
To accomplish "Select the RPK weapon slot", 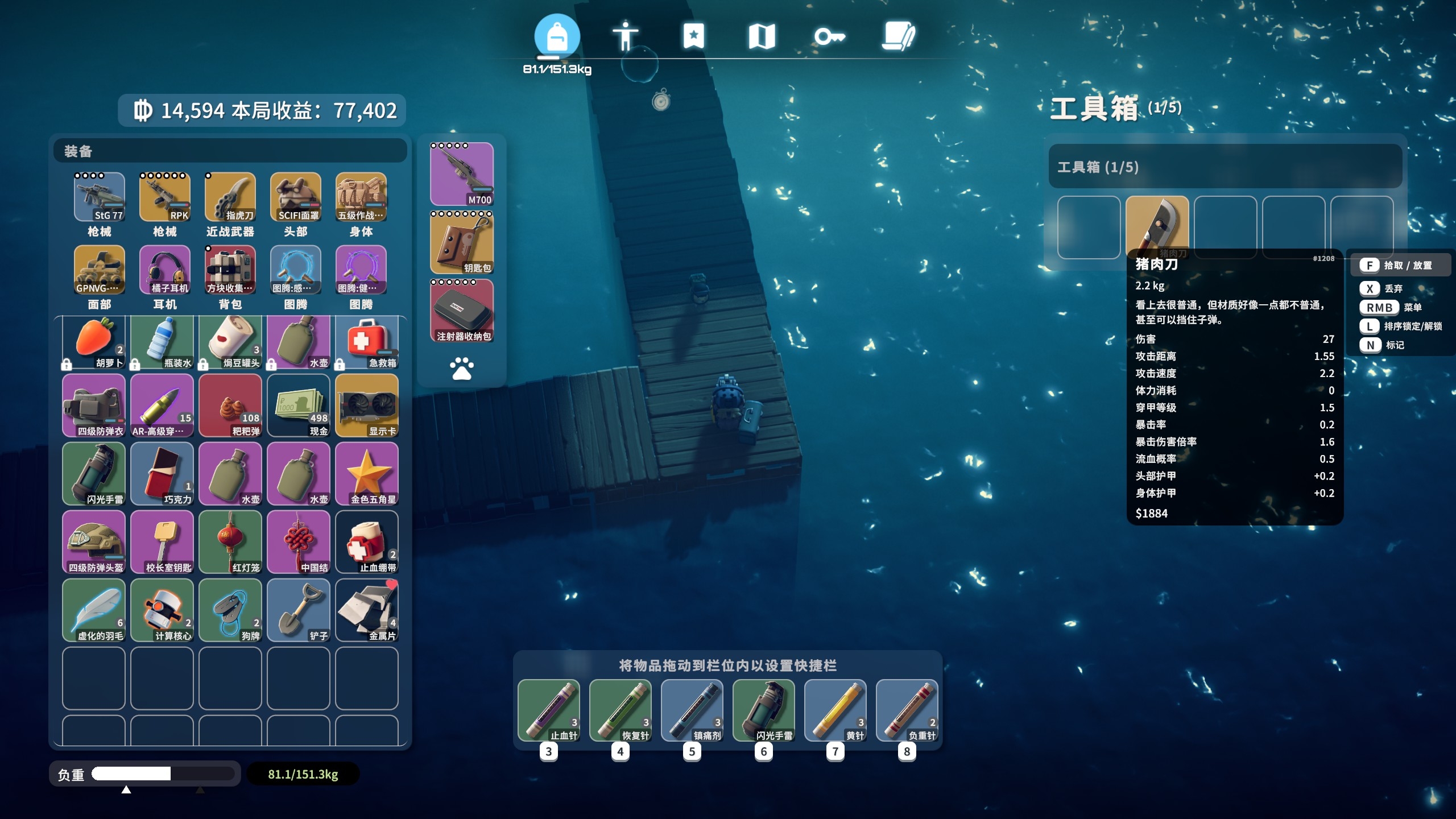I will coord(165,197).
